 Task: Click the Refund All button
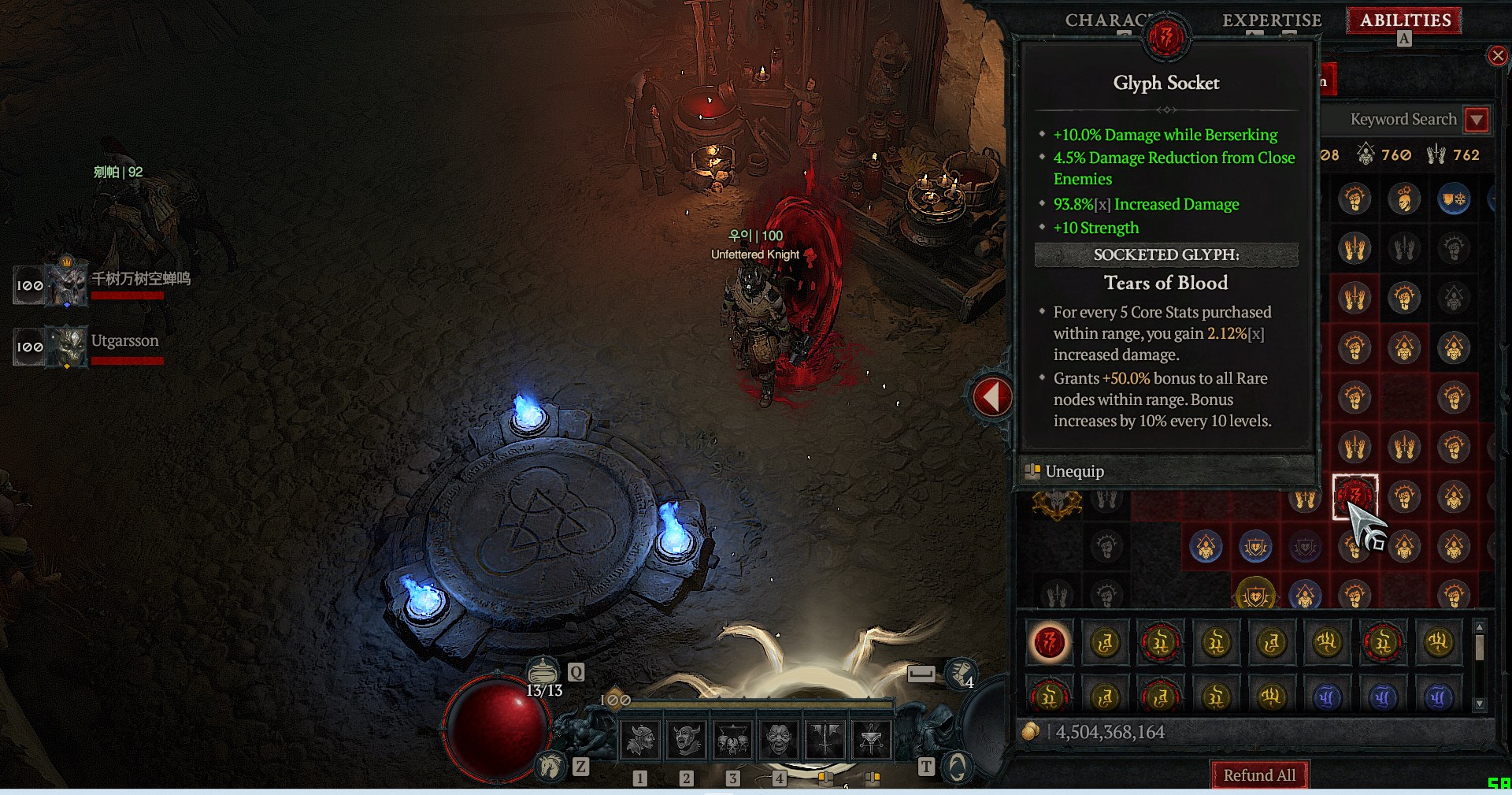coord(1258,775)
